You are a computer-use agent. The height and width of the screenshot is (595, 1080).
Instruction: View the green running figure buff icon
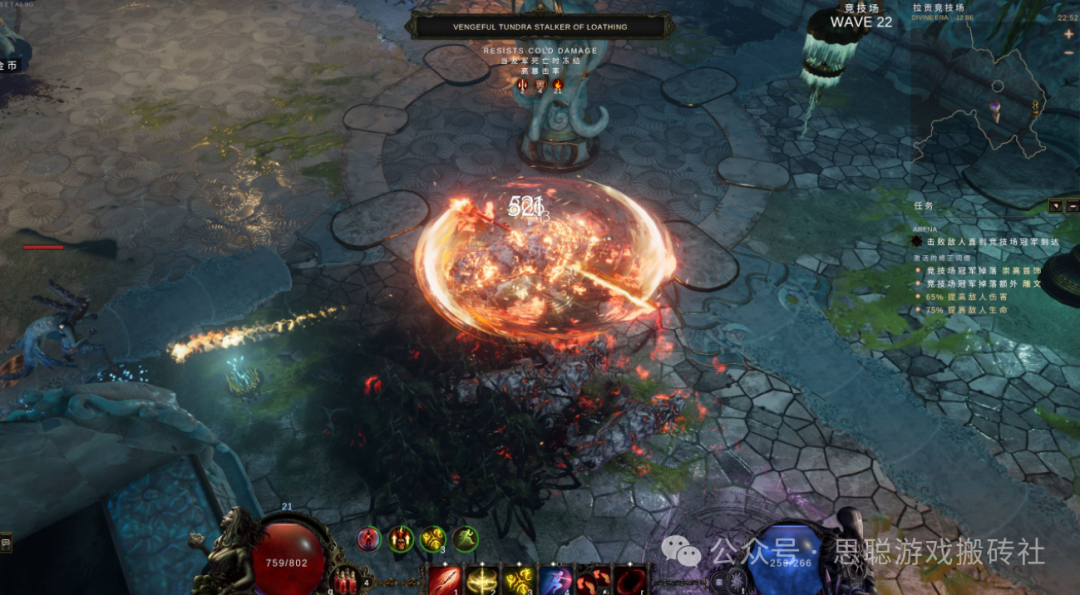(465, 539)
